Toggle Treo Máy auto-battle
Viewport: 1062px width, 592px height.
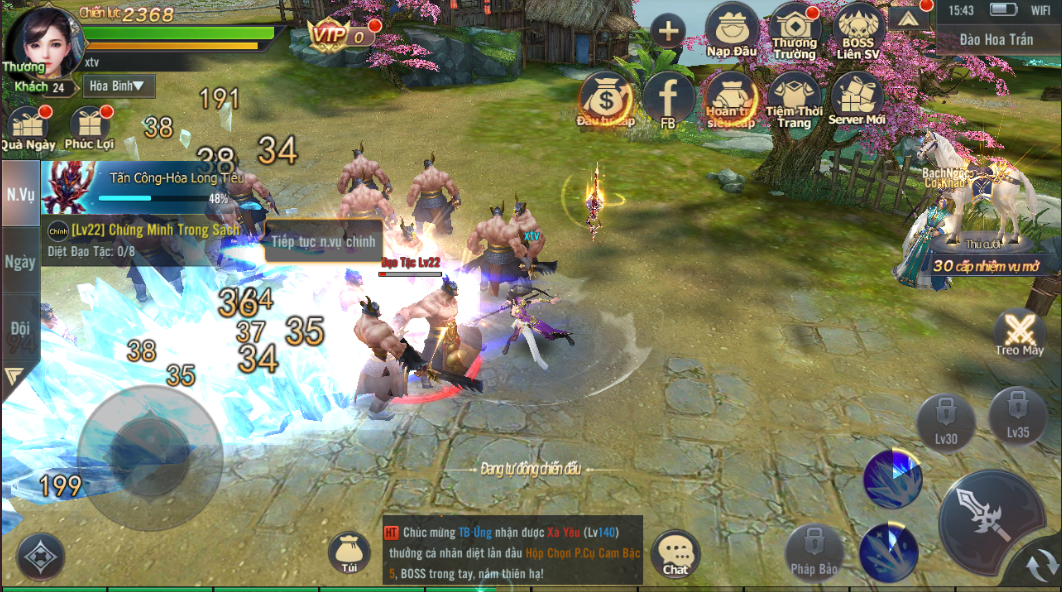(x=1019, y=332)
